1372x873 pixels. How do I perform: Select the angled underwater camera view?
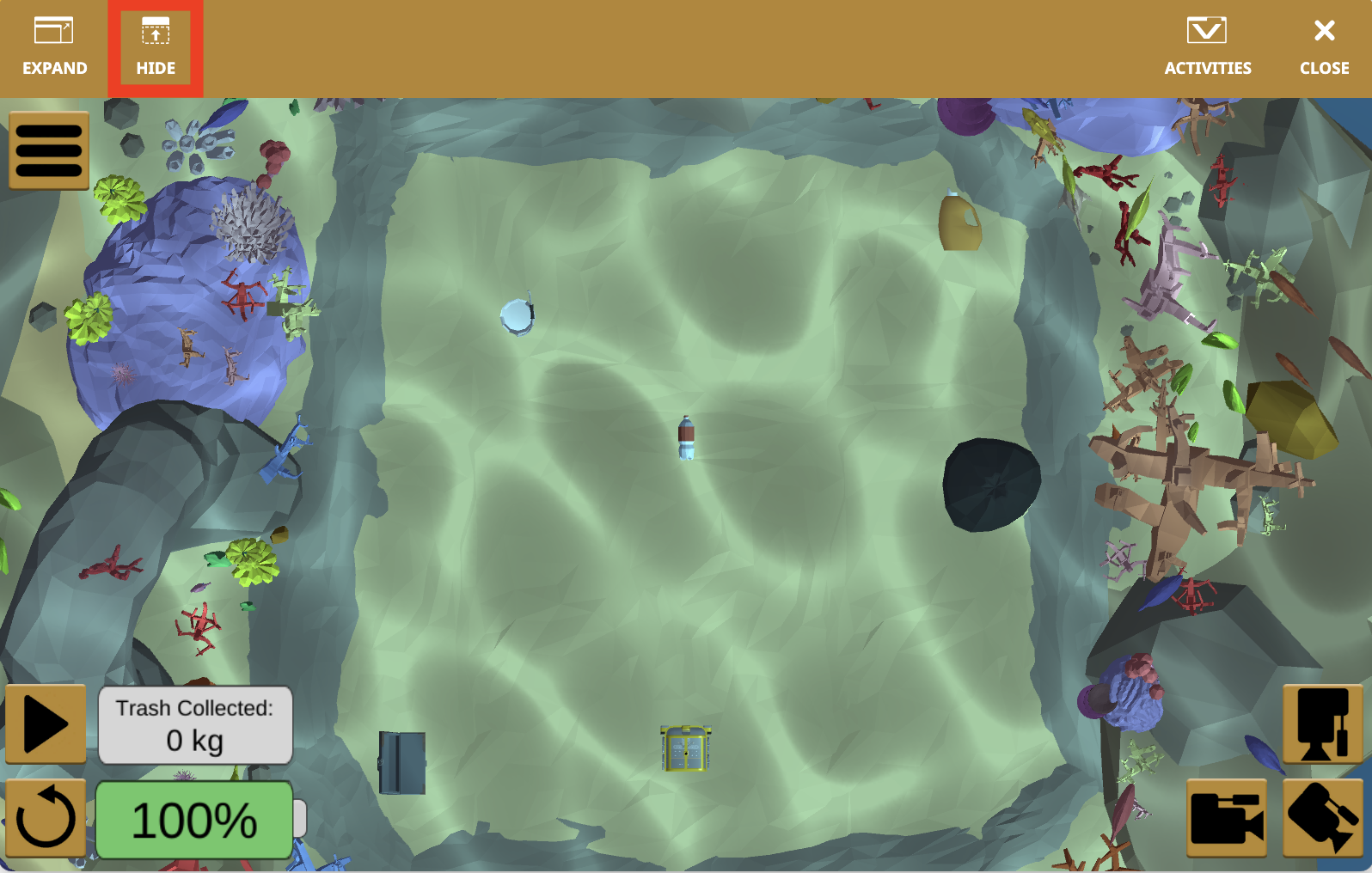coord(1323,817)
